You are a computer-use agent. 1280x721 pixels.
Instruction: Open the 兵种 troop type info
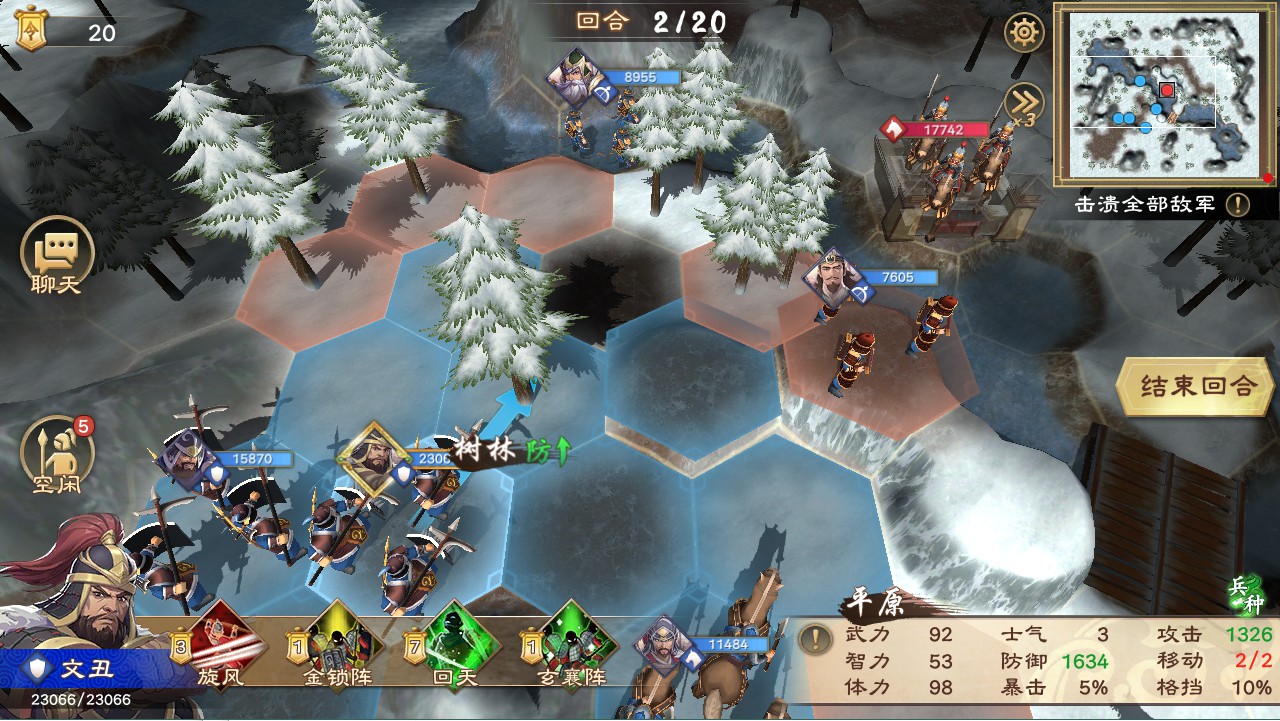tap(1248, 596)
